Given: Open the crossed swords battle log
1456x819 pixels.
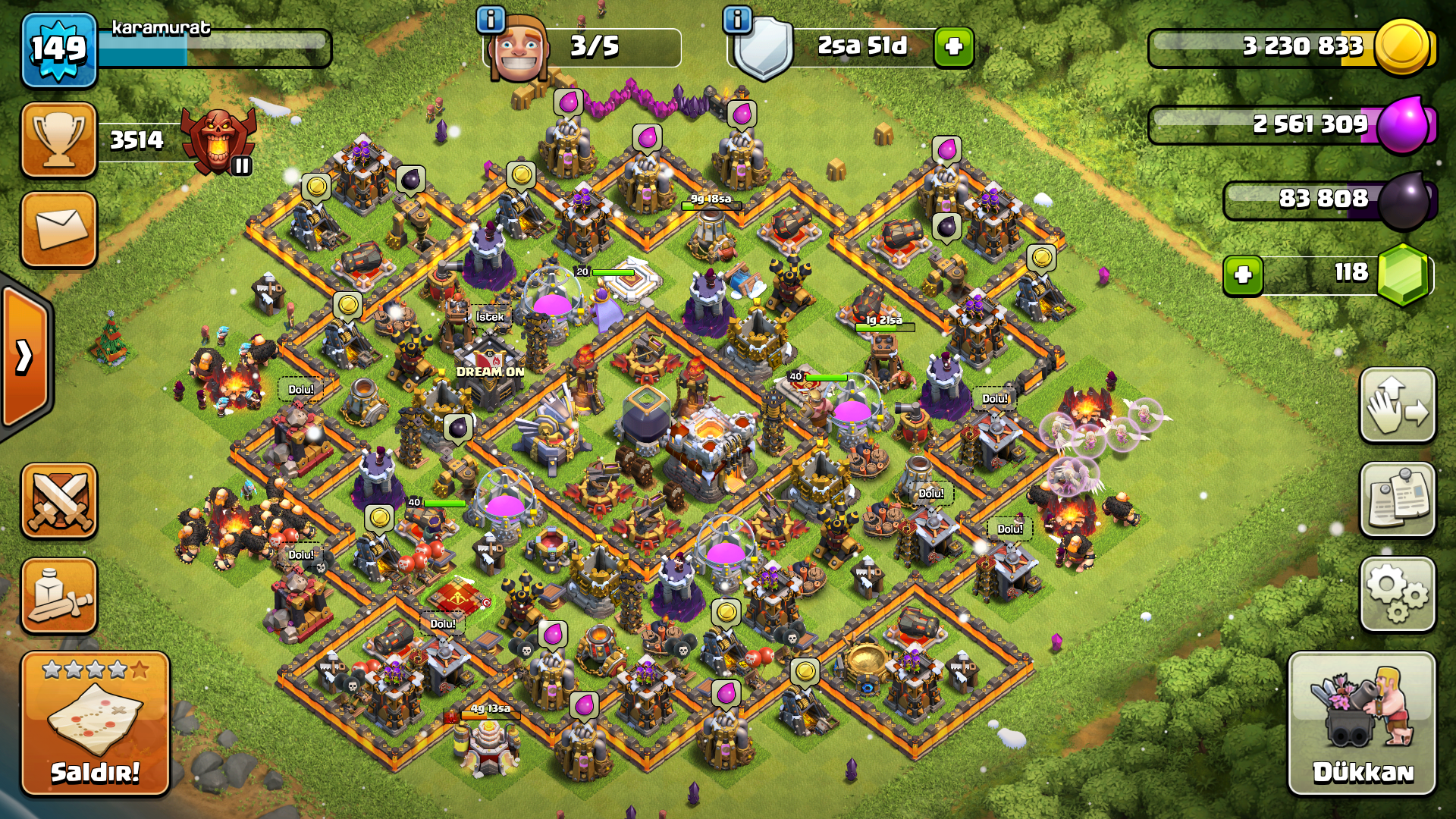Looking at the screenshot, I should click(x=59, y=500).
